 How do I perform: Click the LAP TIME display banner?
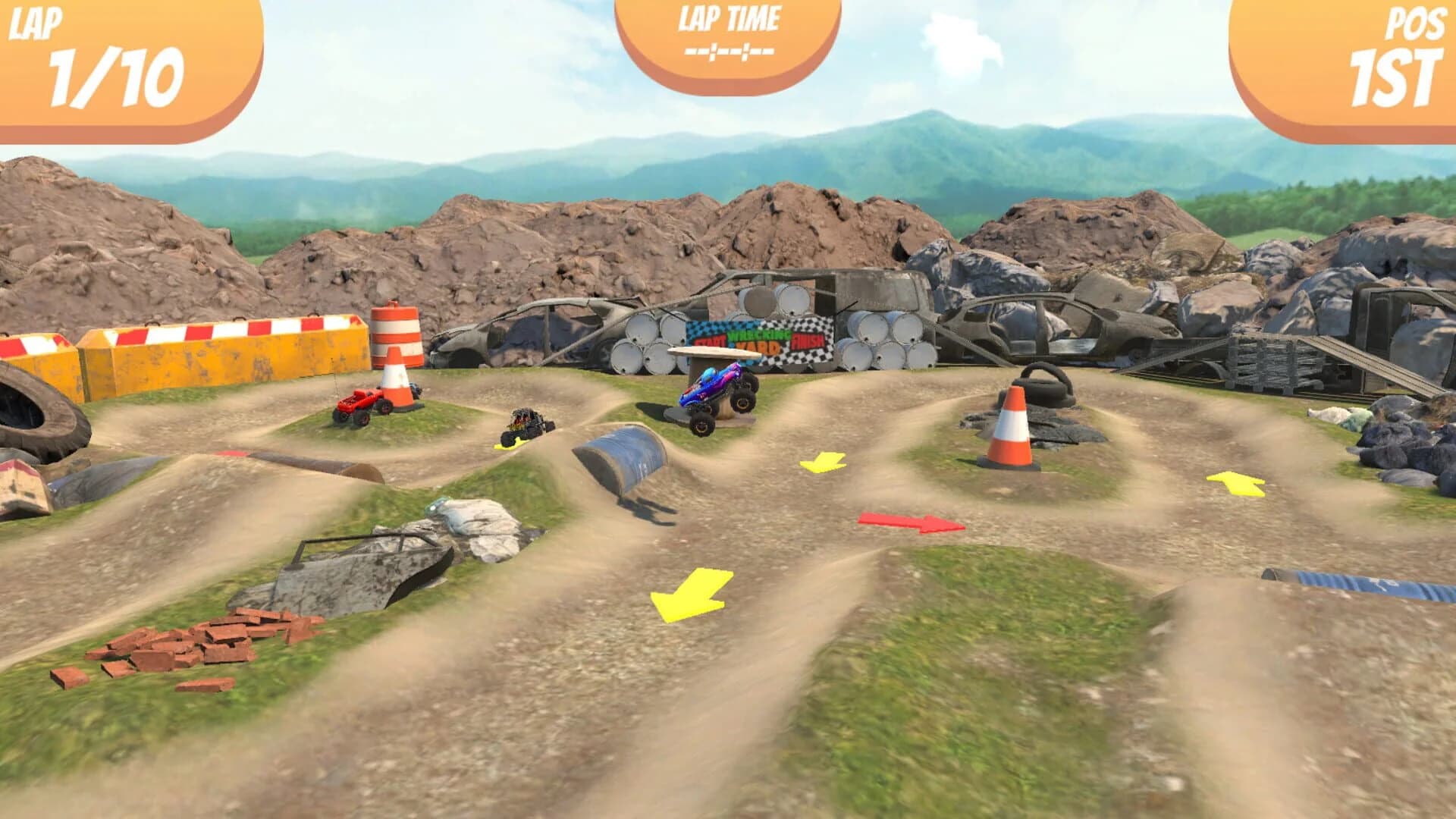pyautogui.click(x=728, y=34)
